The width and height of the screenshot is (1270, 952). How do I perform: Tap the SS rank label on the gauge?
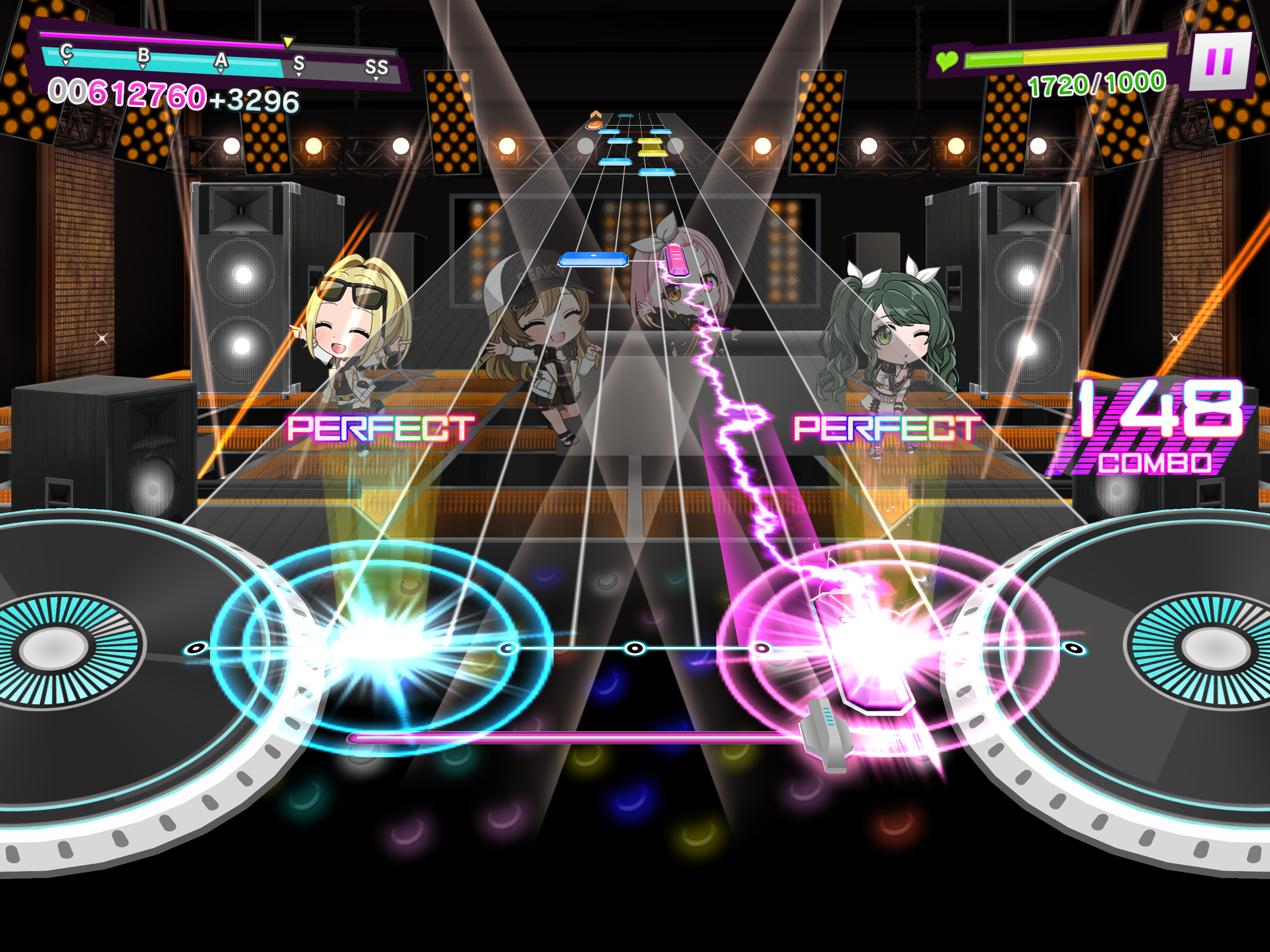377,66
